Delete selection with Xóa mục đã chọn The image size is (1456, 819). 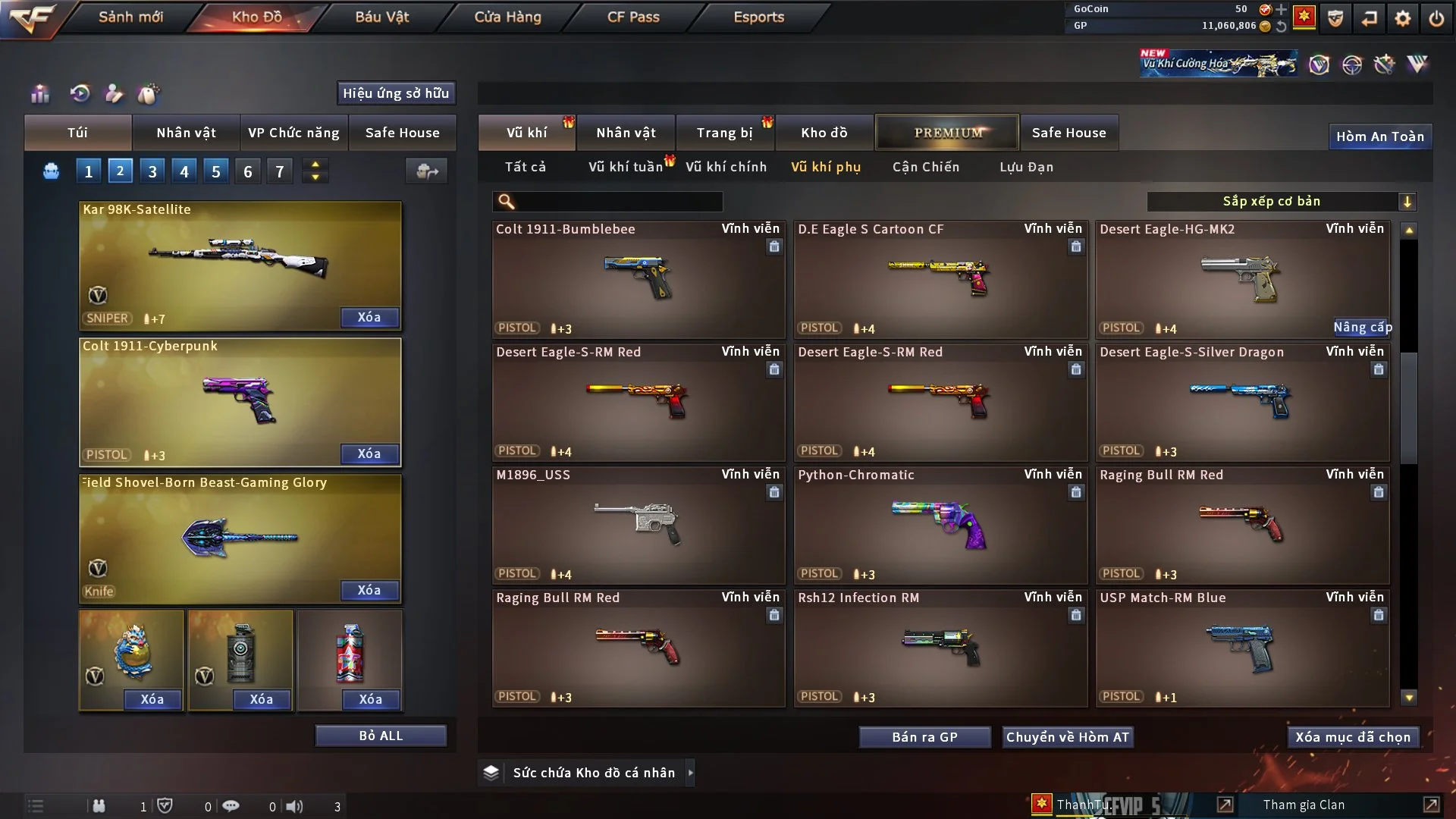[x=1353, y=737]
